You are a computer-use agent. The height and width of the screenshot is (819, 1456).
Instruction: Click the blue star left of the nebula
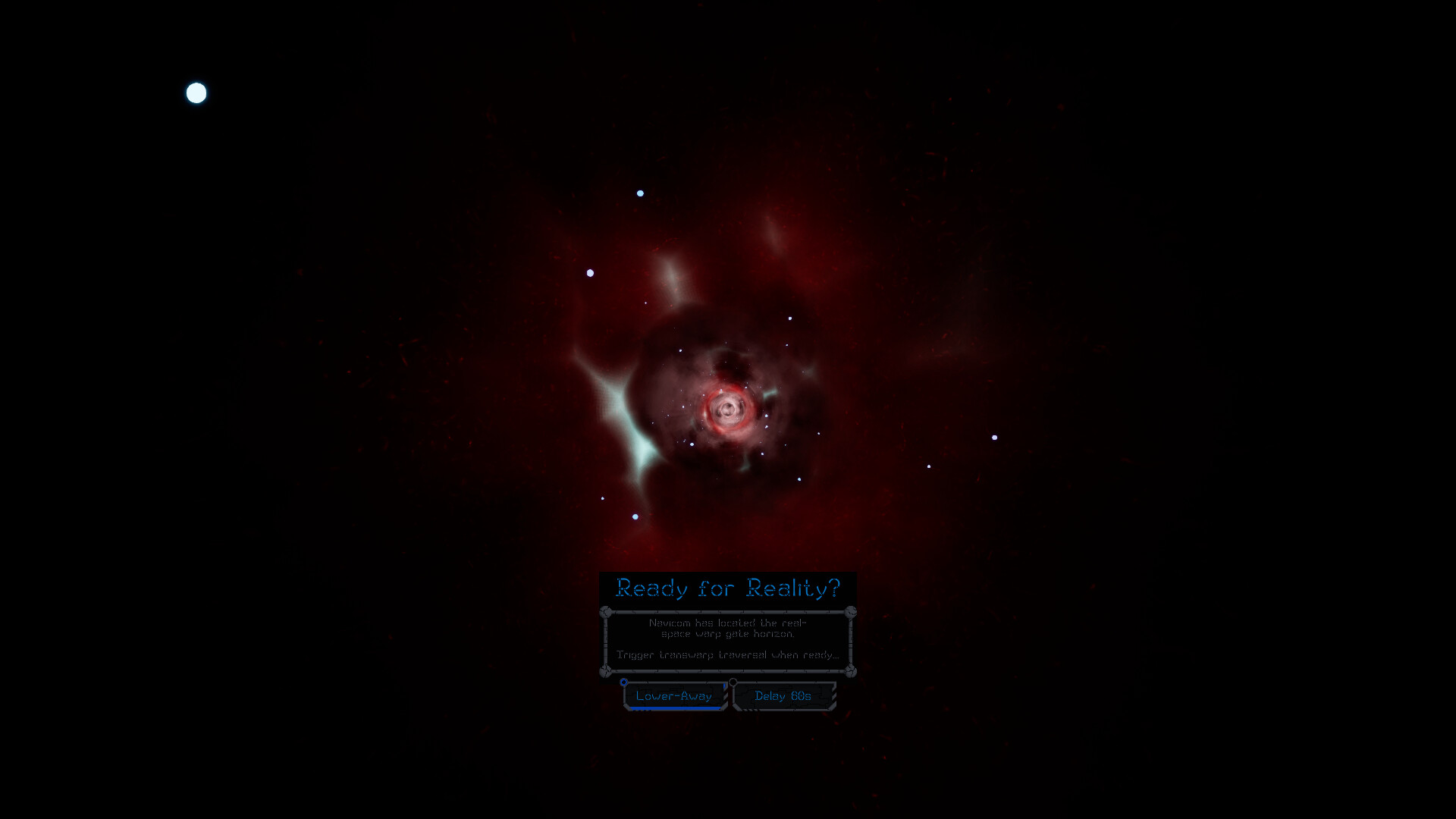point(588,271)
